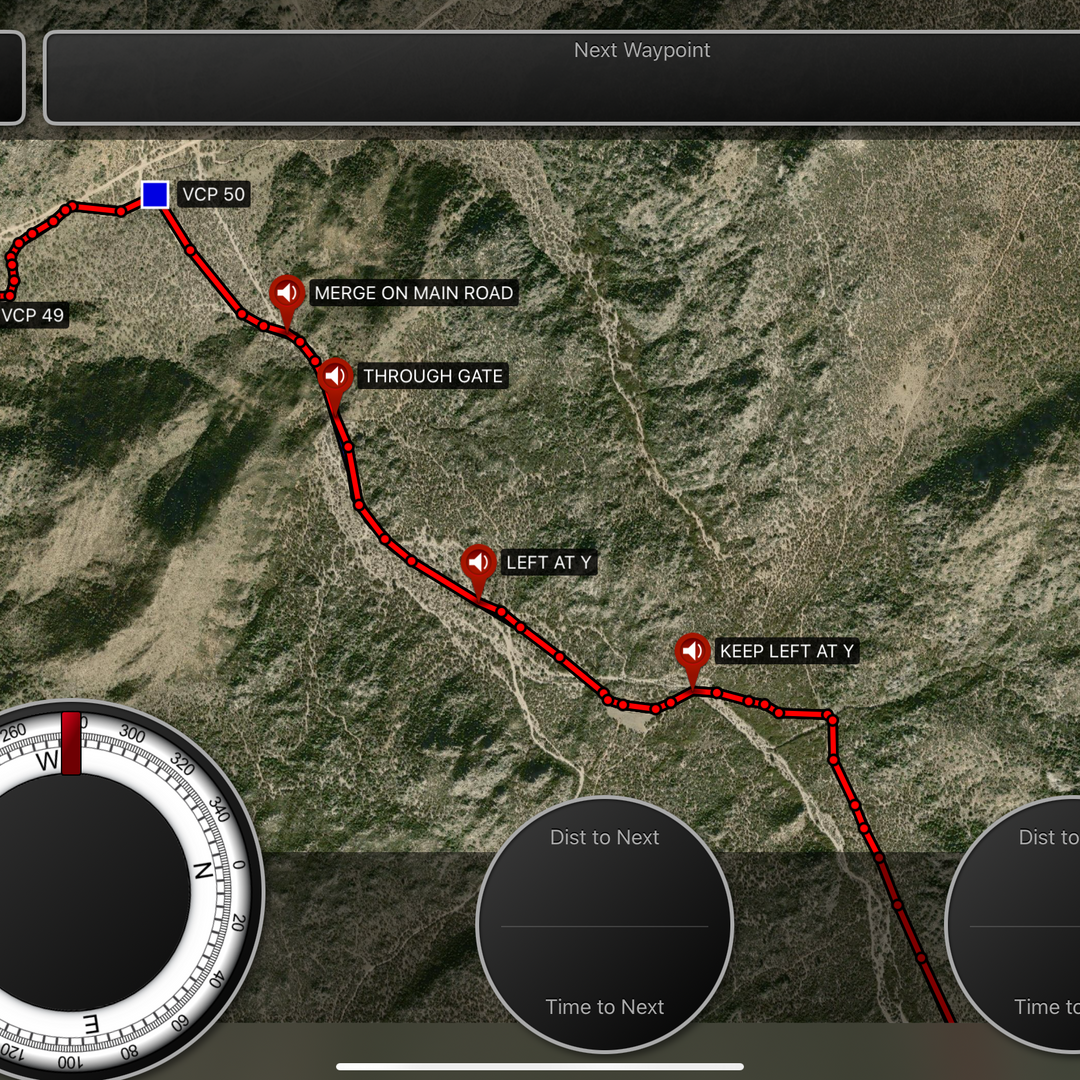1080x1080 pixels.
Task: Select the THROUGH GATE waypoint pin
Action: pos(336,377)
